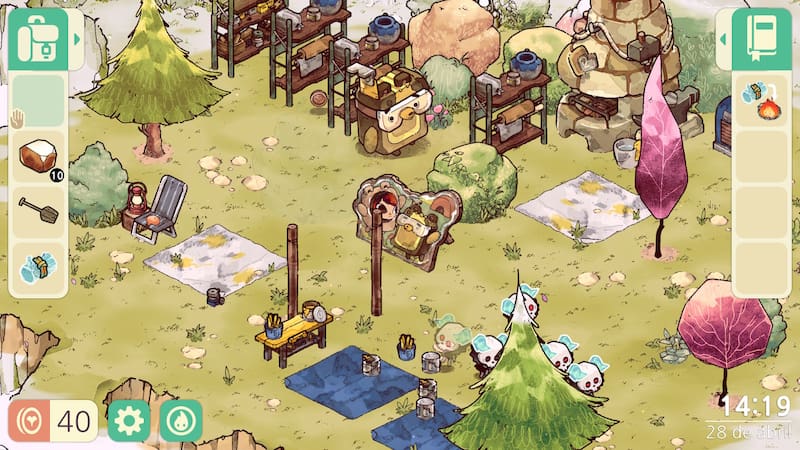Expand the journal panel arrow
Image resolution: width=800 pixels, height=450 pixels.
(x=723, y=40)
